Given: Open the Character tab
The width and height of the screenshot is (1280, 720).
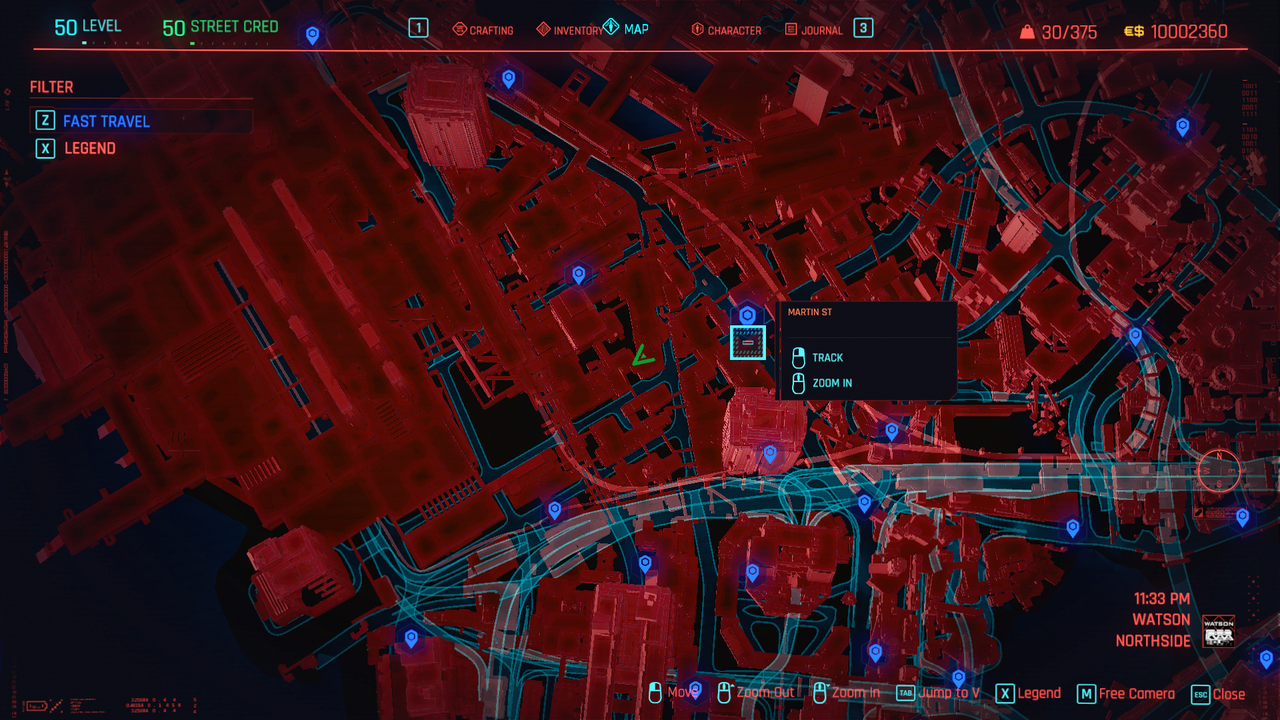Looking at the screenshot, I should (726, 30).
